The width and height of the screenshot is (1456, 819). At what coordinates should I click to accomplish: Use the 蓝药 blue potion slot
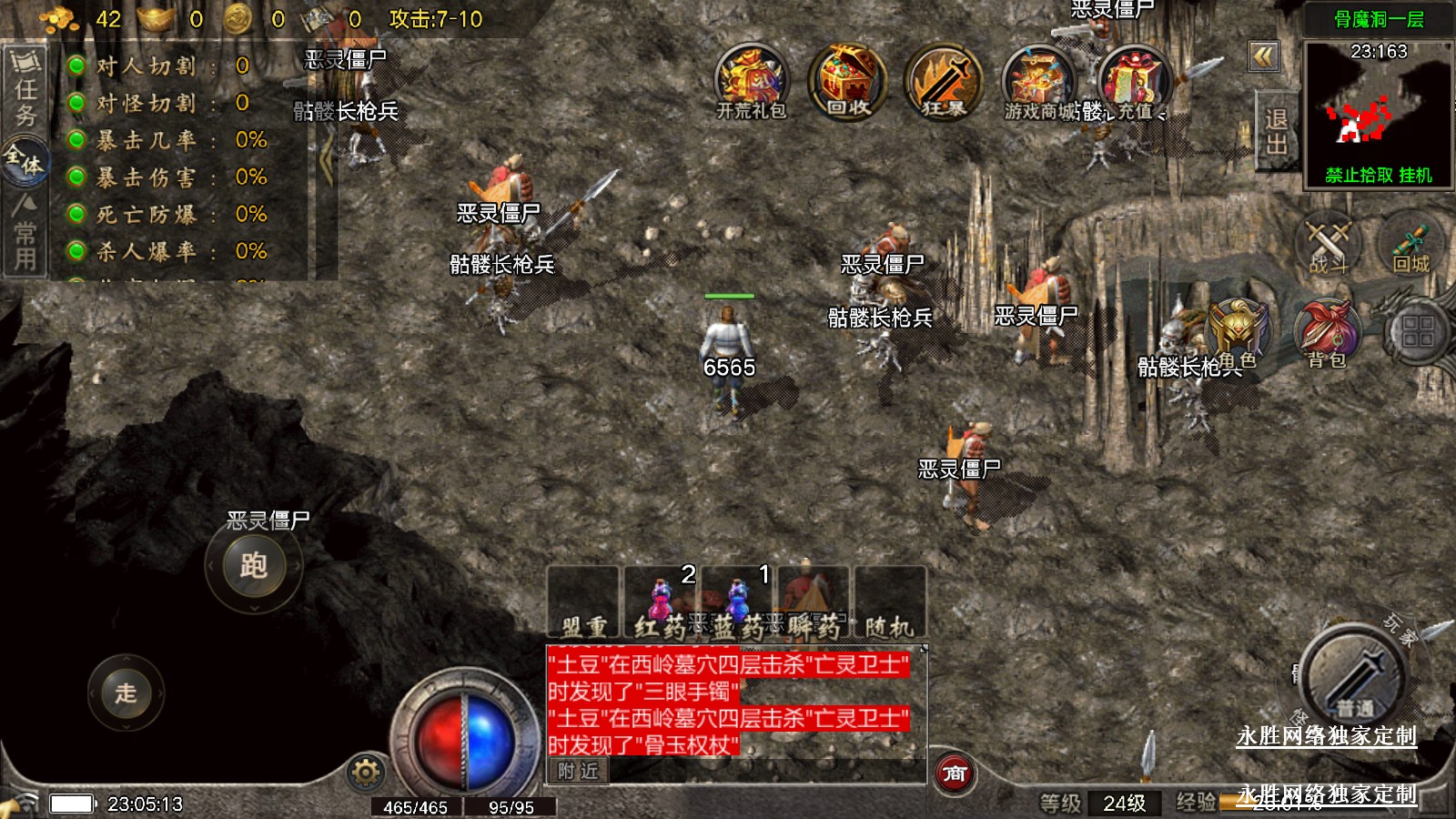pyautogui.click(x=738, y=603)
